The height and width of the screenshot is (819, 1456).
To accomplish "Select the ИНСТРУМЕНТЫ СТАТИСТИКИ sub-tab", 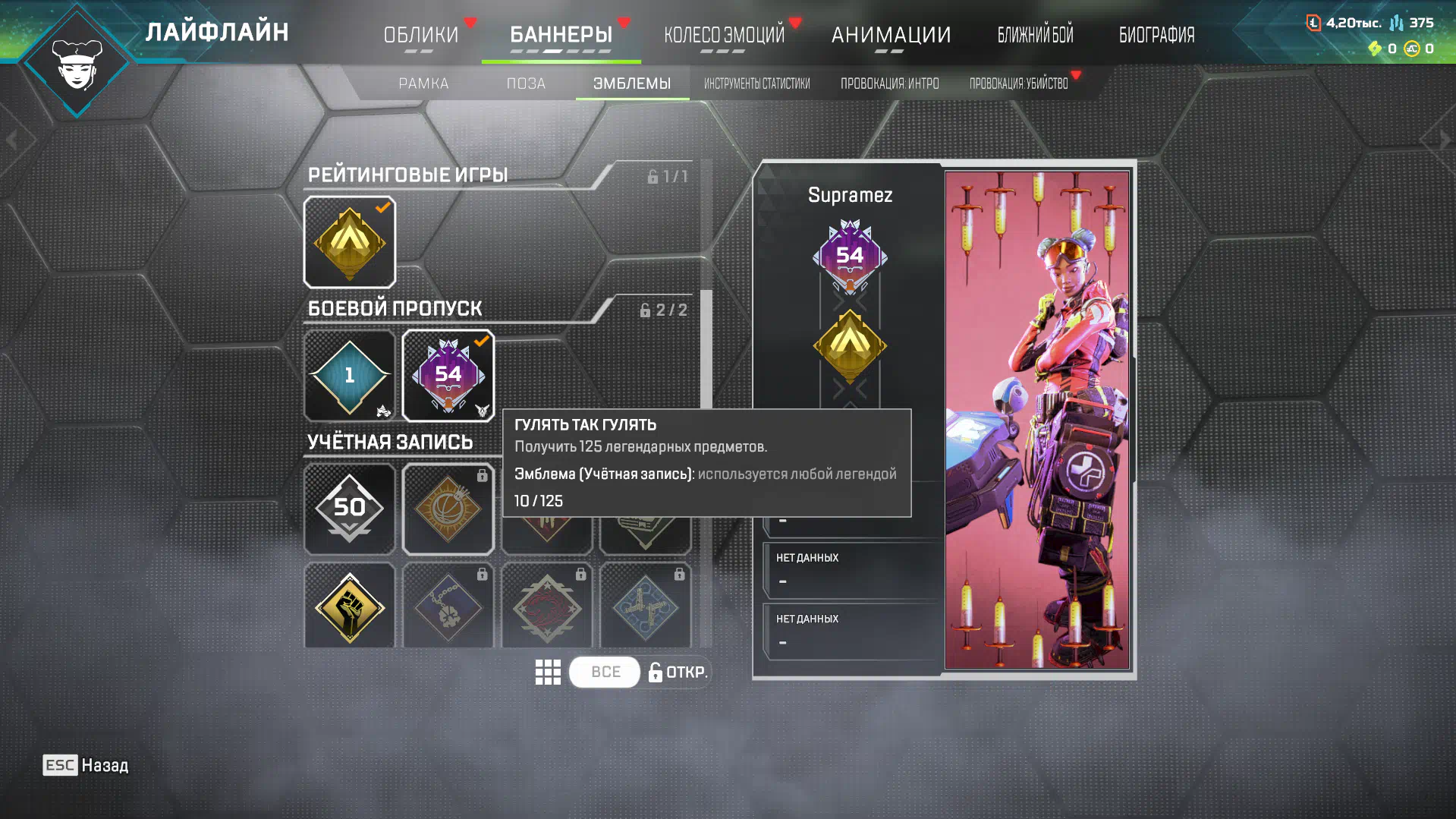I will coord(756,83).
